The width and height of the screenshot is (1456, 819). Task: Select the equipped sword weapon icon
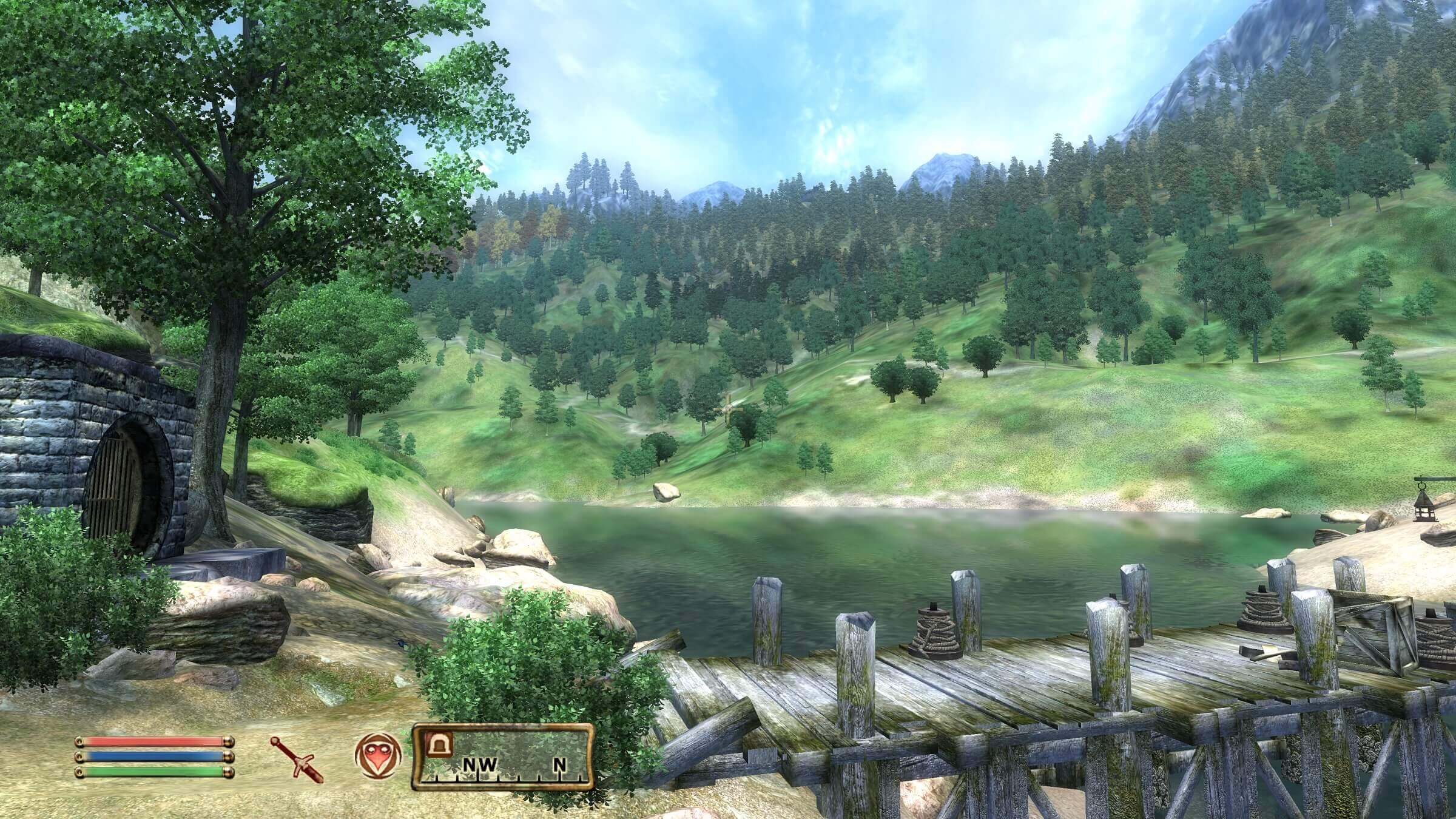pyautogui.click(x=297, y=758)
